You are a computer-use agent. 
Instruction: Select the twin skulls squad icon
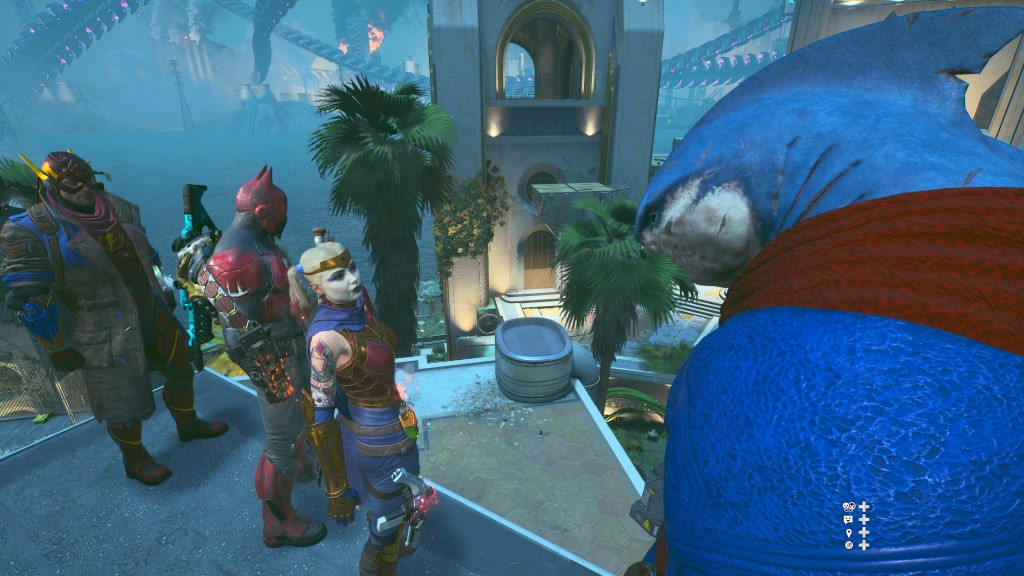click(x=849, y=507)
